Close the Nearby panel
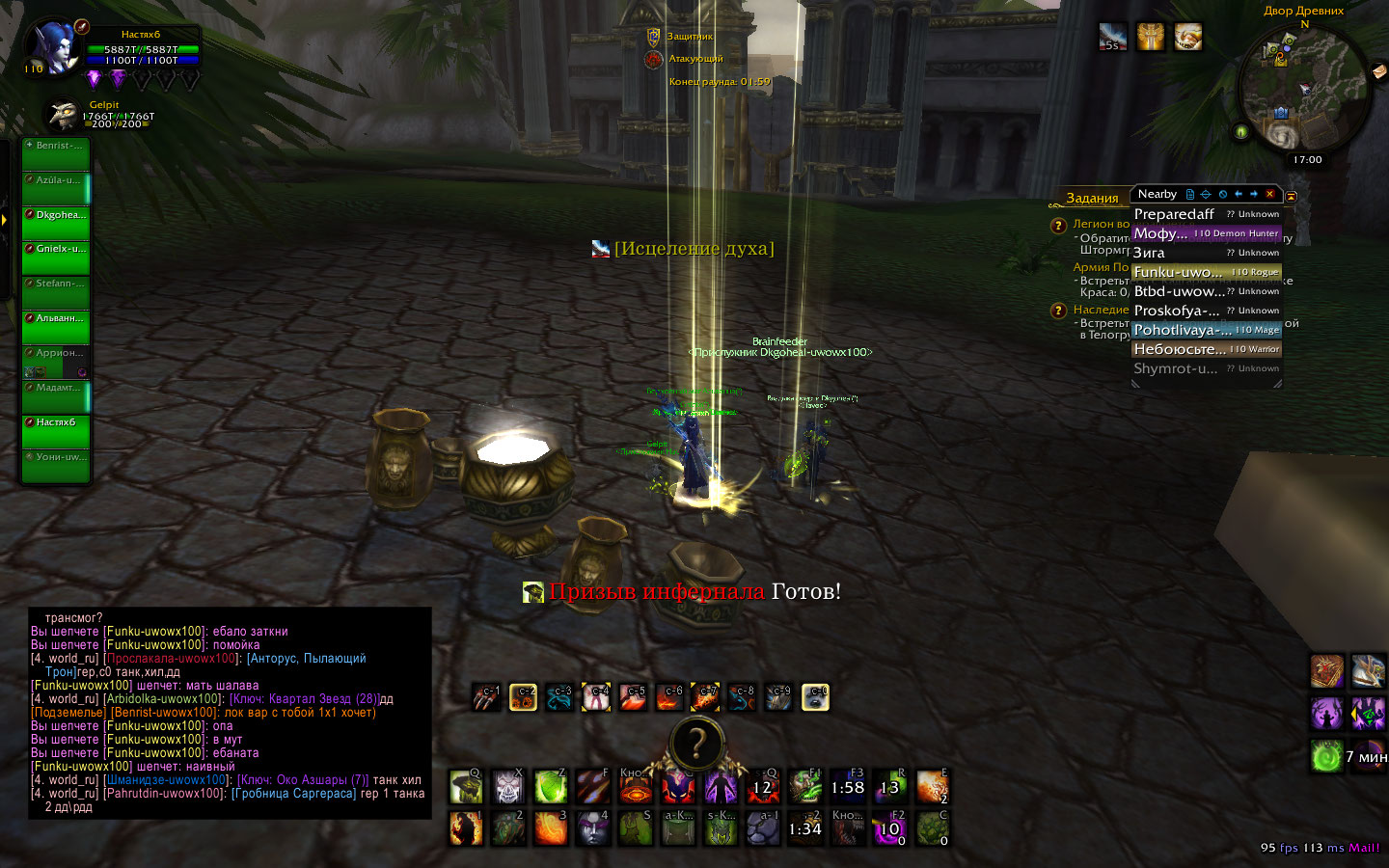The image size is (1389, 868). click(1269, 194)
